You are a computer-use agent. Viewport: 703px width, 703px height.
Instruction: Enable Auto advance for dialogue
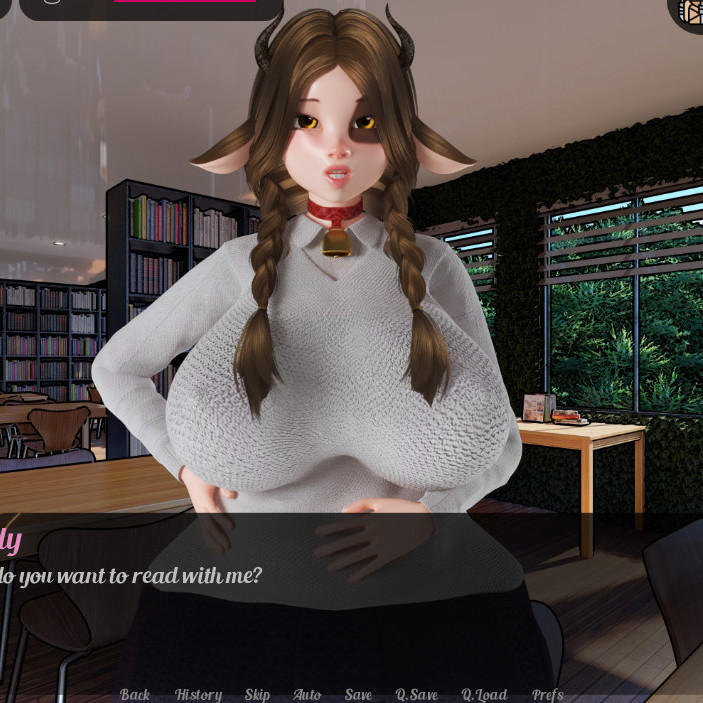click(307, 694)
